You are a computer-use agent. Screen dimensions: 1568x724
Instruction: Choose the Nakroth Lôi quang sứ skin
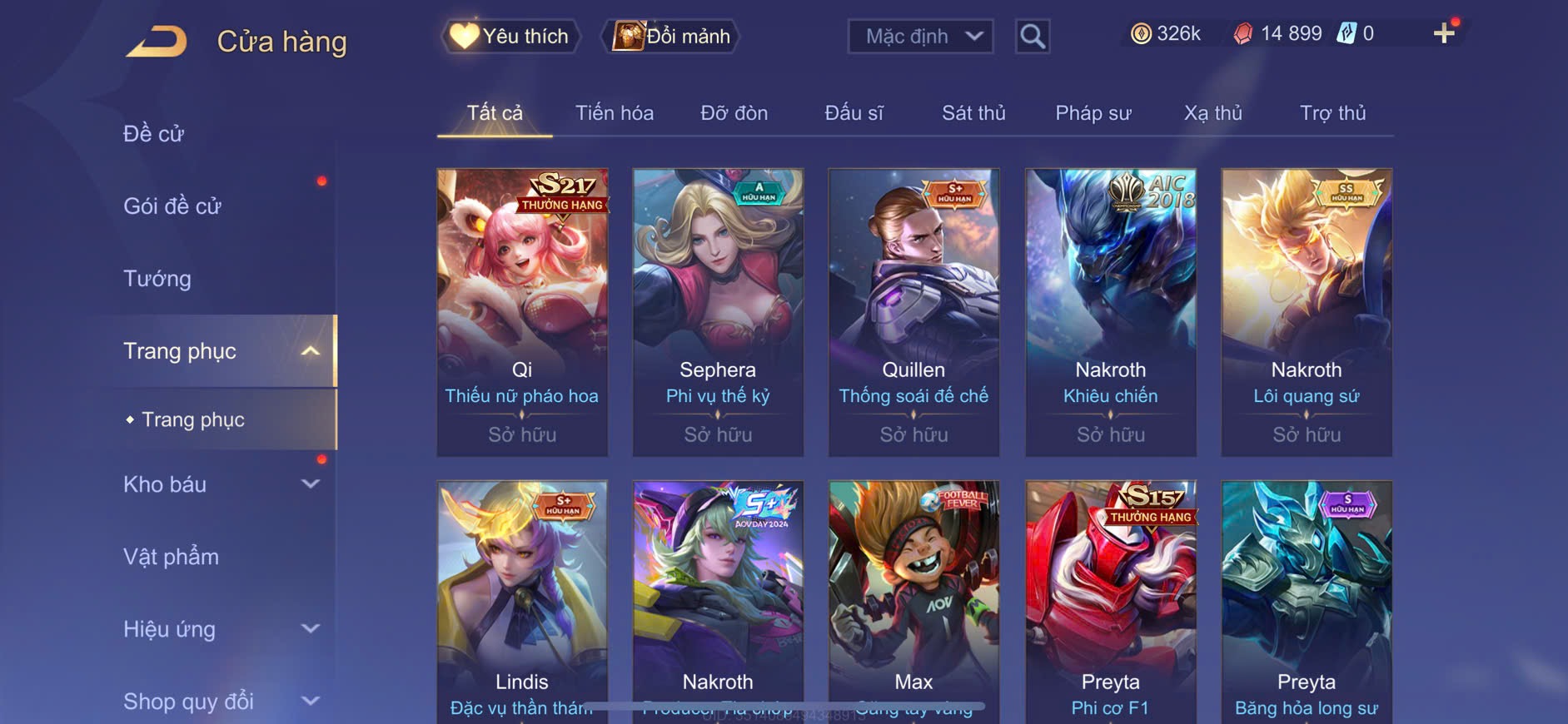point(1306,312)
